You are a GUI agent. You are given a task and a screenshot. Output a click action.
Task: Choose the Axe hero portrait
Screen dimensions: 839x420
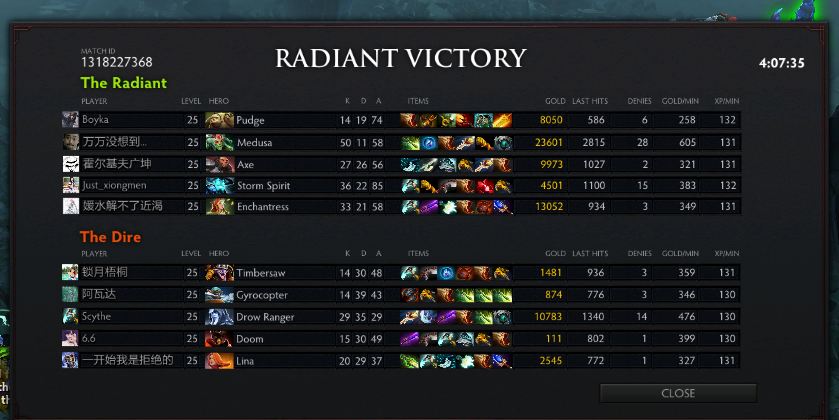(x=219, y=164)
